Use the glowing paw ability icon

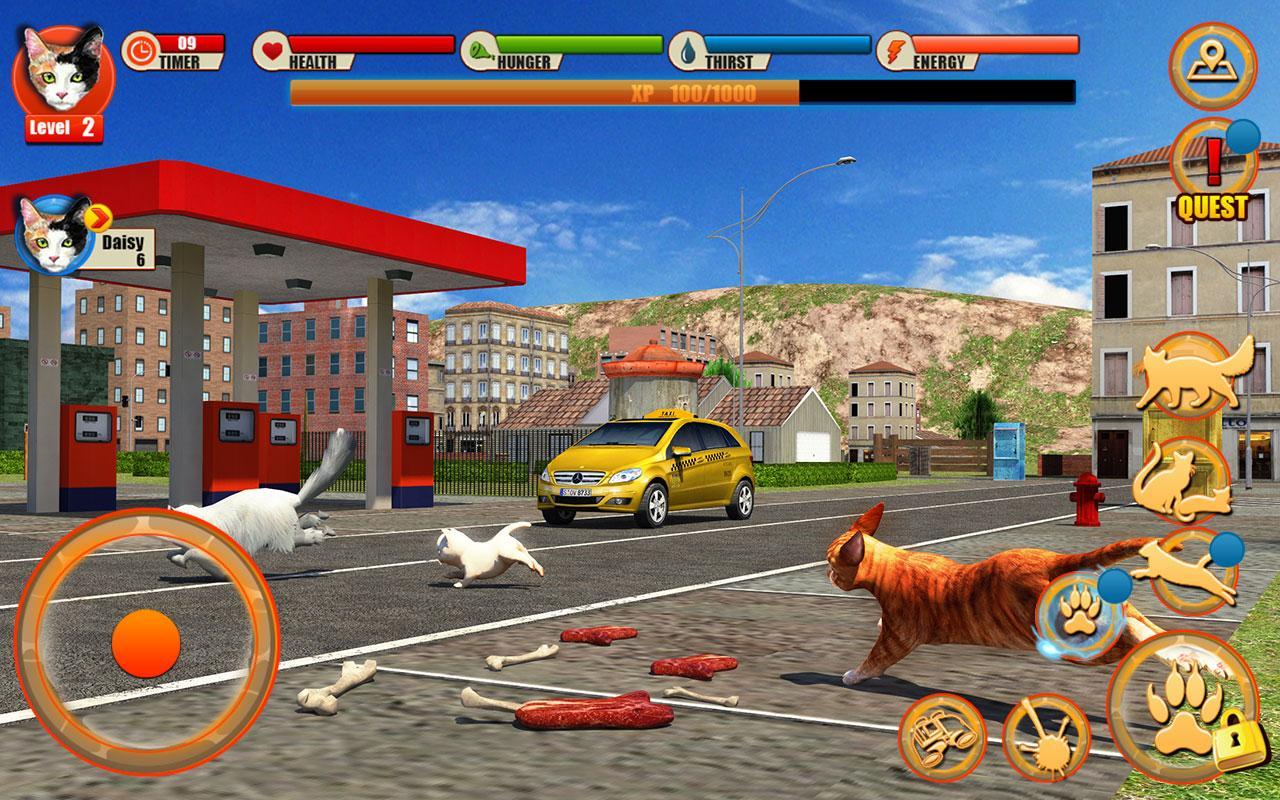coord(1078,615)
